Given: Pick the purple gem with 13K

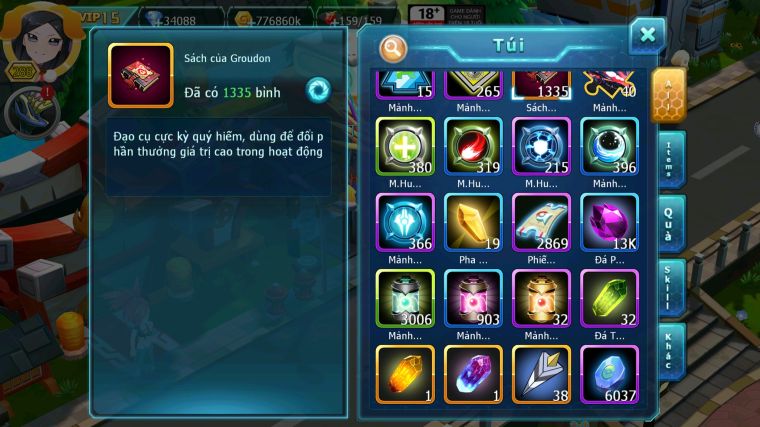Looking at the screenshot, I should tap(609, 222).
